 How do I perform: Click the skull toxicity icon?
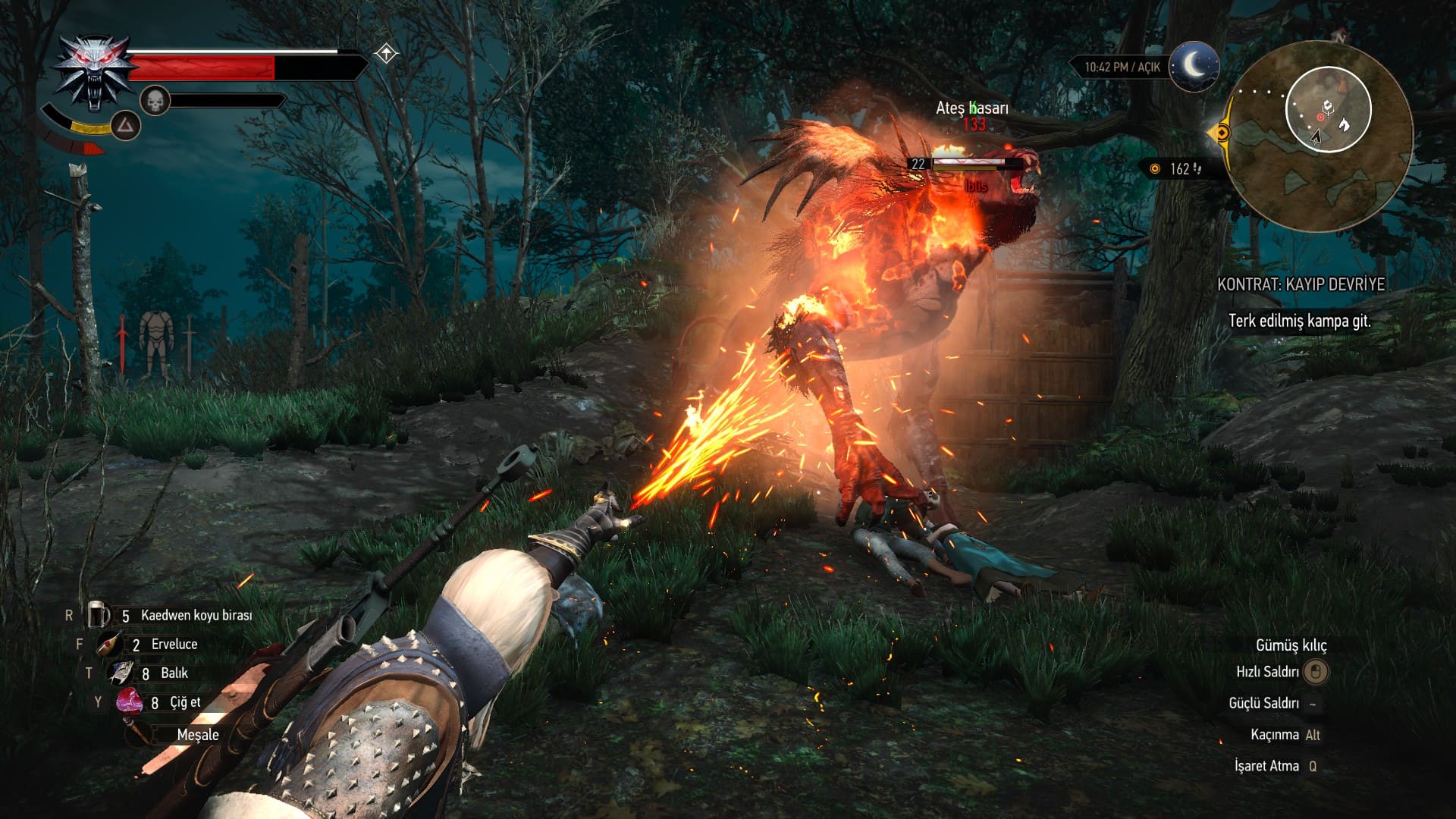(155, 100)
